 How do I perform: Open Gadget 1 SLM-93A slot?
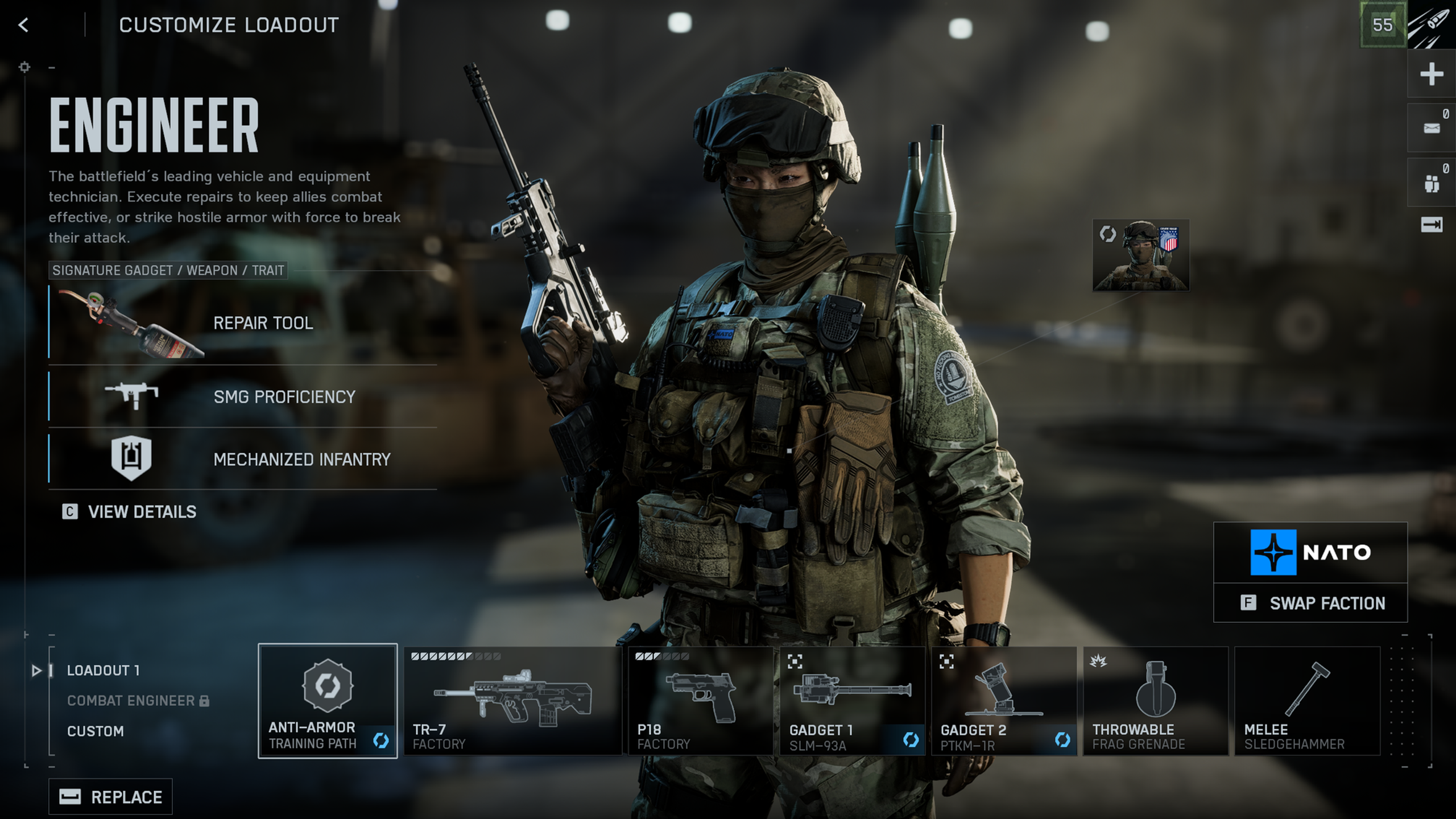tap(852, 701)
